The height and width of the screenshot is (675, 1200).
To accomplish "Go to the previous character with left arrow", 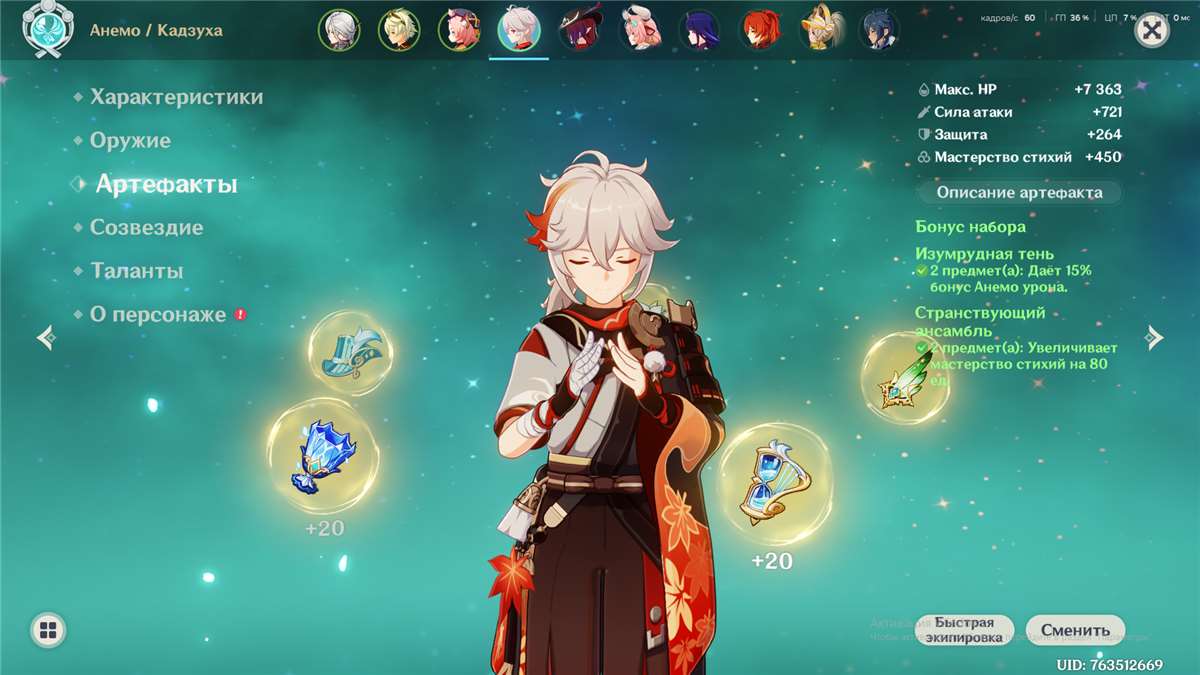I will [46, 337].
